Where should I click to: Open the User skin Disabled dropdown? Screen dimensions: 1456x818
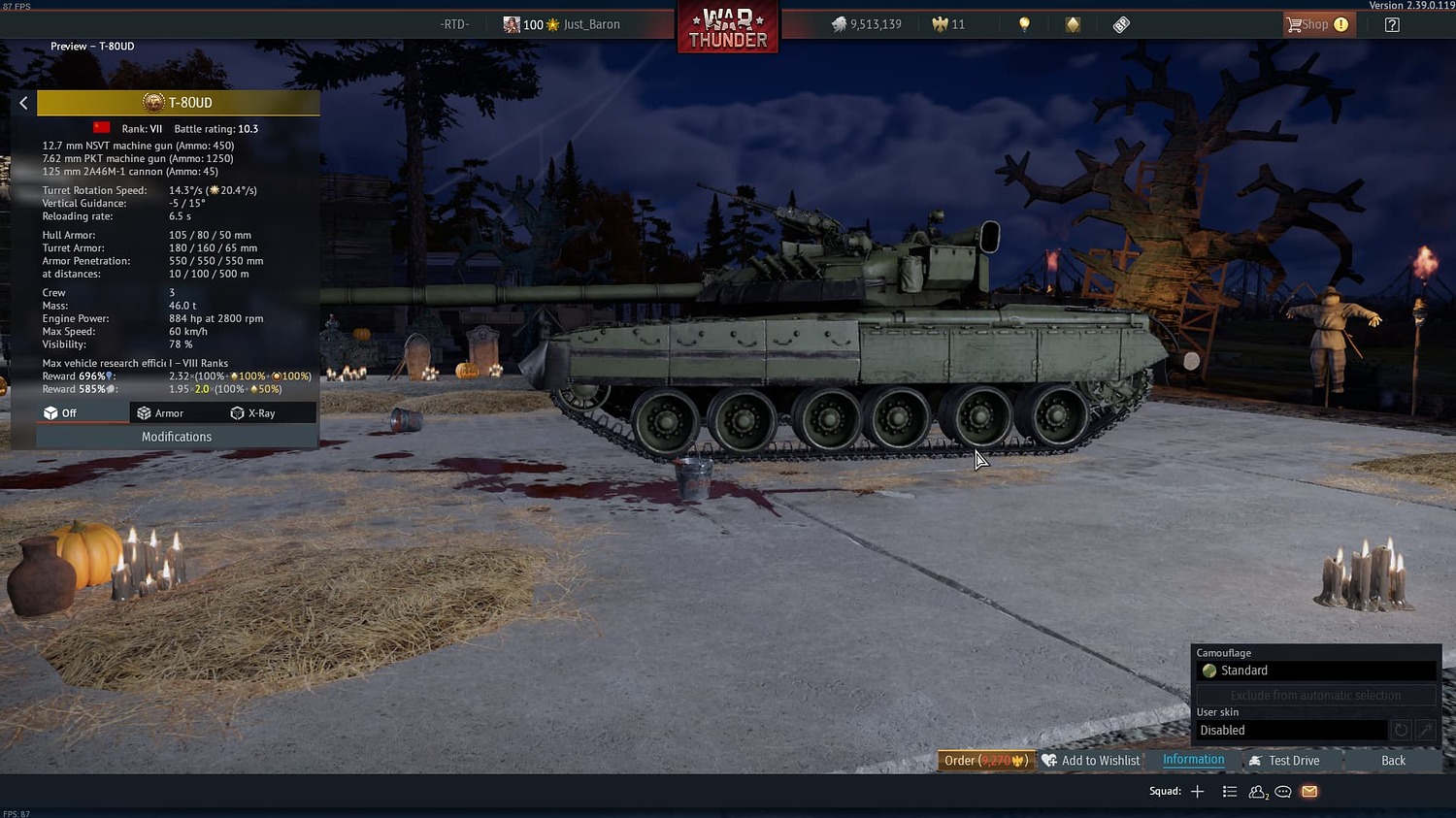(1291, 730)
